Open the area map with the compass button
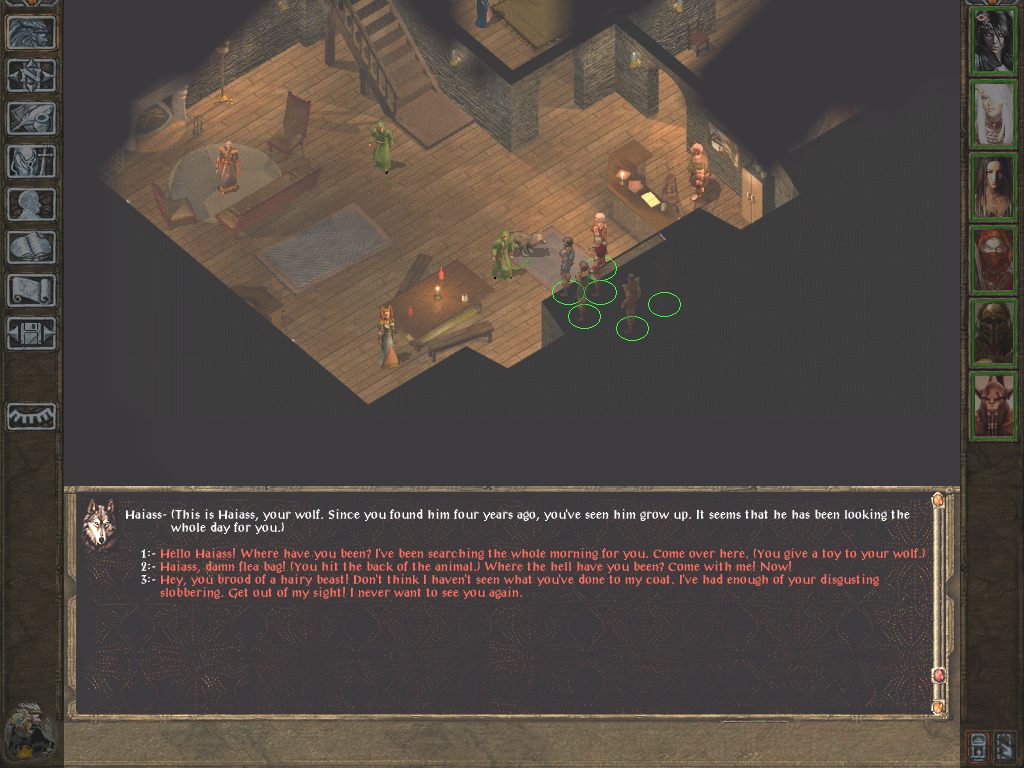This screenshot has width=1024, height=768. point(31,76)
